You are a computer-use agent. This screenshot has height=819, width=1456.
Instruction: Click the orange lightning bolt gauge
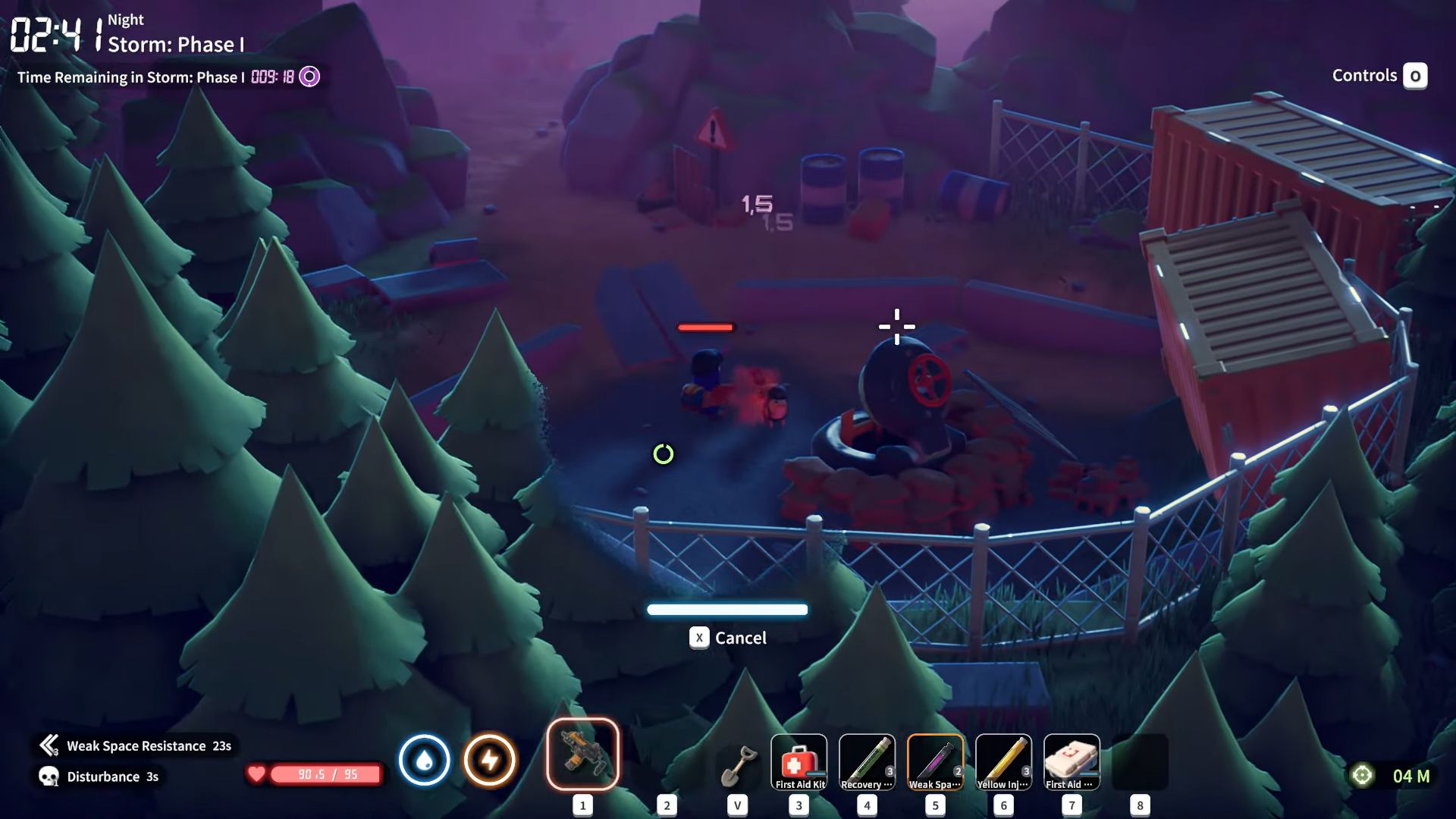pos(490,760)
